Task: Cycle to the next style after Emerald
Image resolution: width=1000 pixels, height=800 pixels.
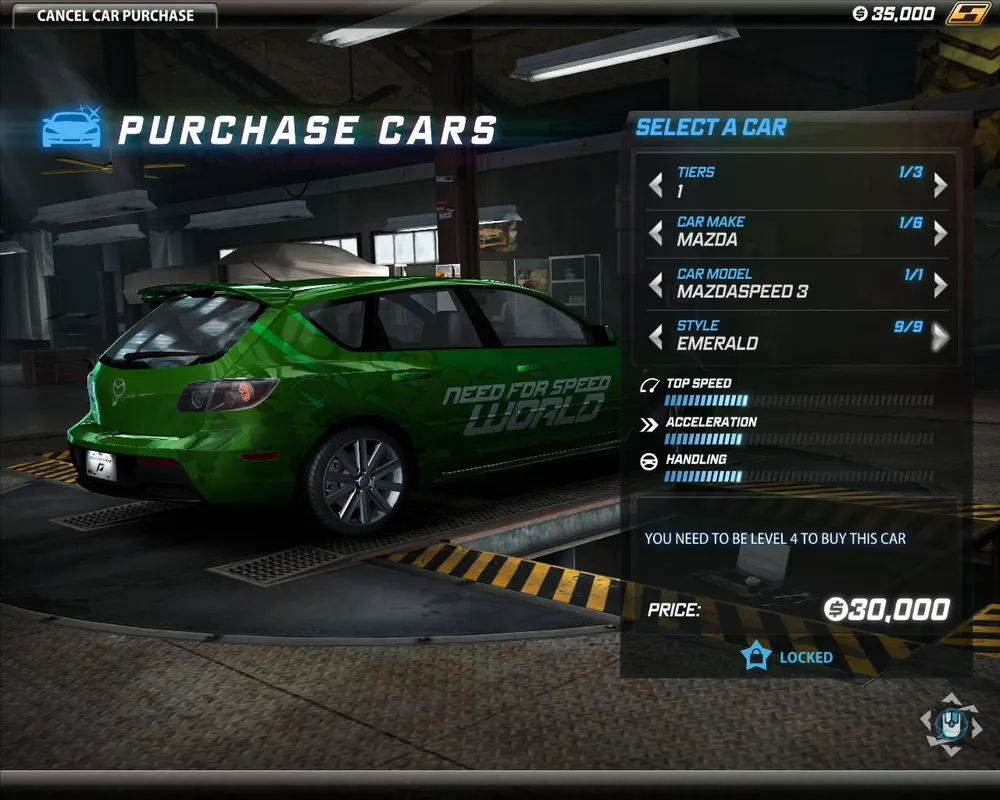Action: (940, 338)
